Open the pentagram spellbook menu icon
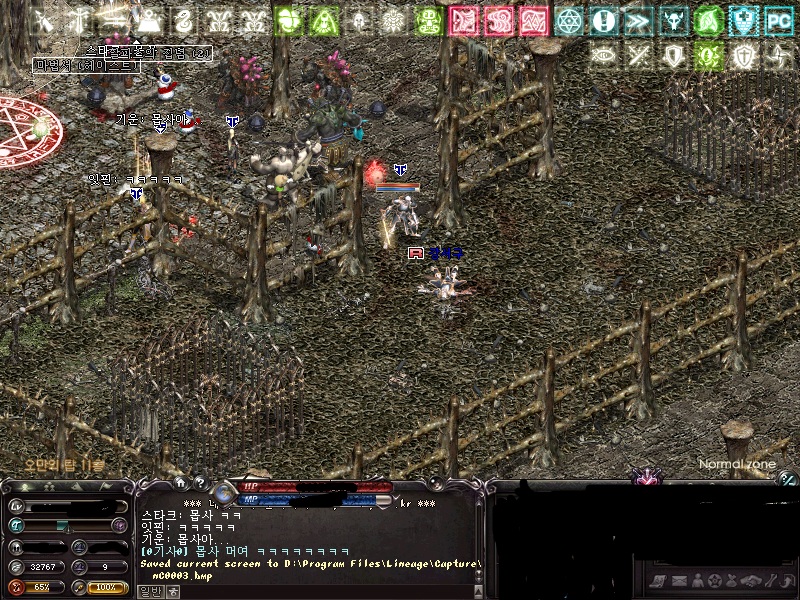 [713, 580]
